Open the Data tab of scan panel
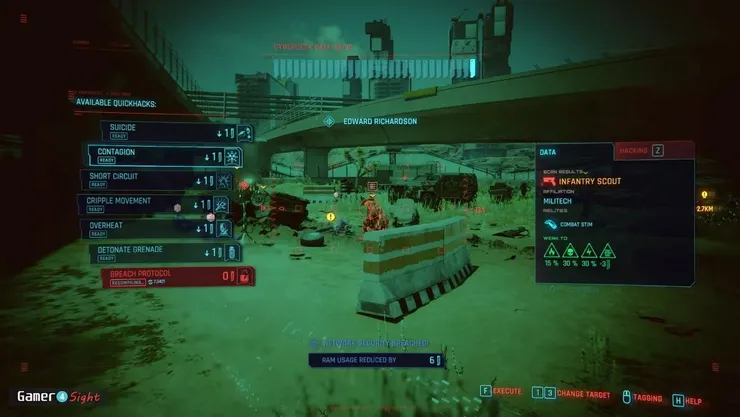This screenshot has height=417, width=740. [x=575, y=152]
